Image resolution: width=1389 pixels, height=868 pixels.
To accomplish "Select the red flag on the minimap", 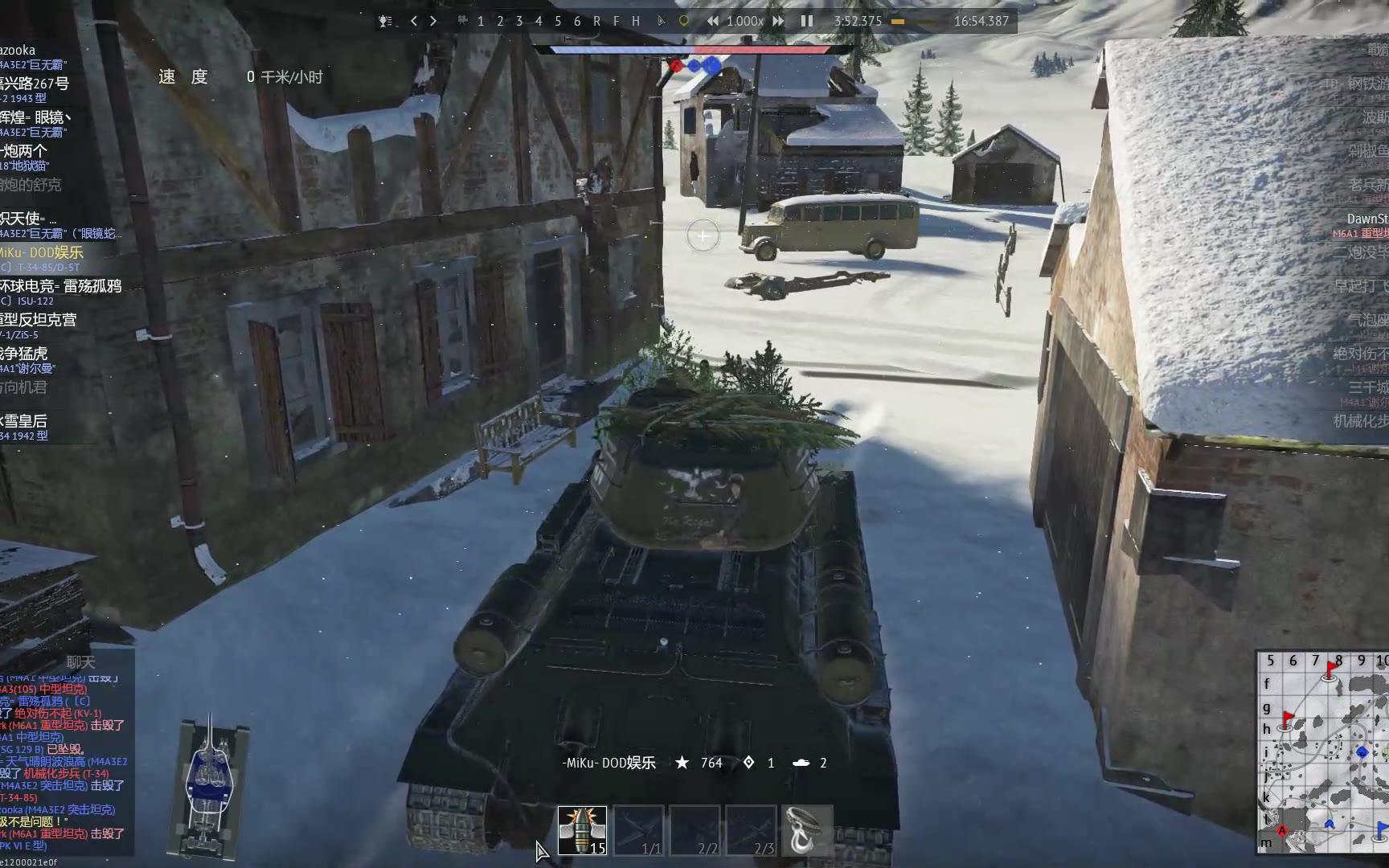I will (1330, 665).
